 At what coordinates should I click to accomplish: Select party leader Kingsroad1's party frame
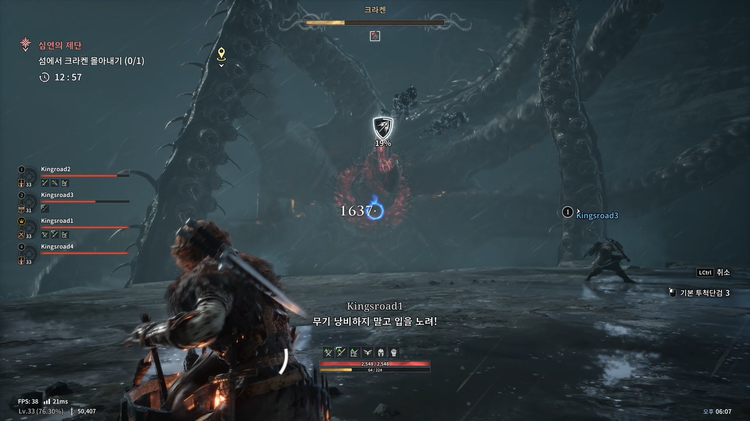[x=57, y=220]
